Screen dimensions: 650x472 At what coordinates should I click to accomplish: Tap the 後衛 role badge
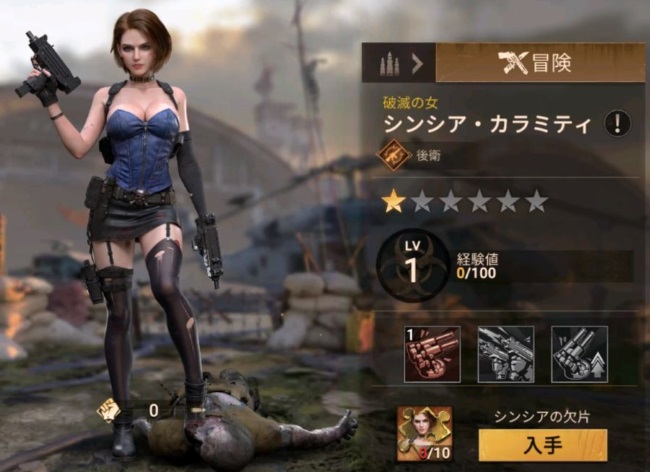[x=393, y=155]
